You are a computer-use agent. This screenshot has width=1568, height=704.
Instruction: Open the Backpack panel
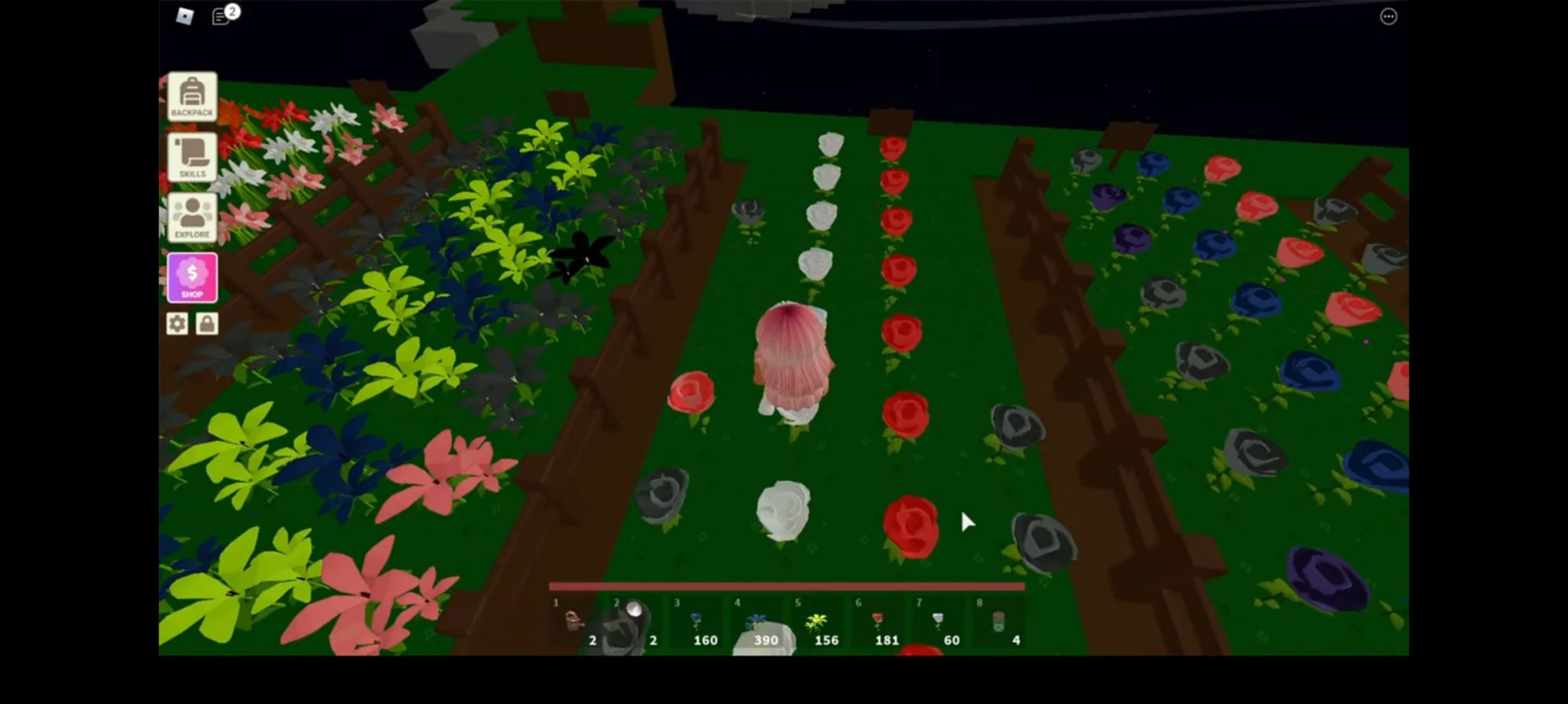pos(191,96)
